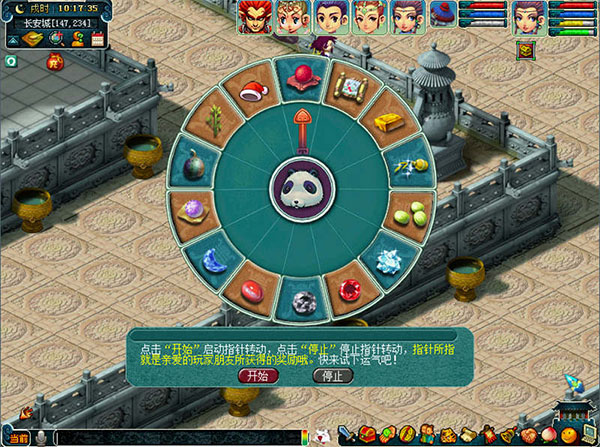This screenshot has height=447, width=600.
Task: Click the 当前 chat channel button
Action: coord(15,438)
